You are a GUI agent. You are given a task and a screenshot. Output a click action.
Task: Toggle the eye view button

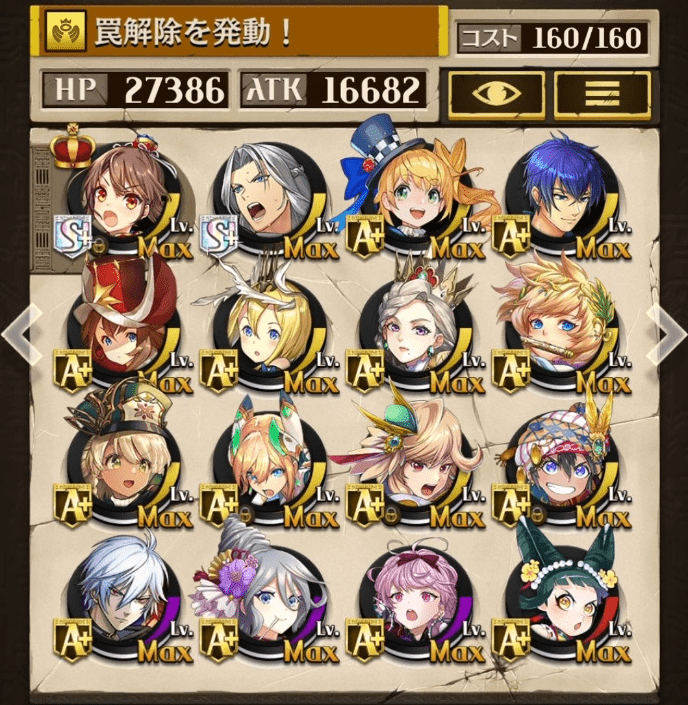495,92
